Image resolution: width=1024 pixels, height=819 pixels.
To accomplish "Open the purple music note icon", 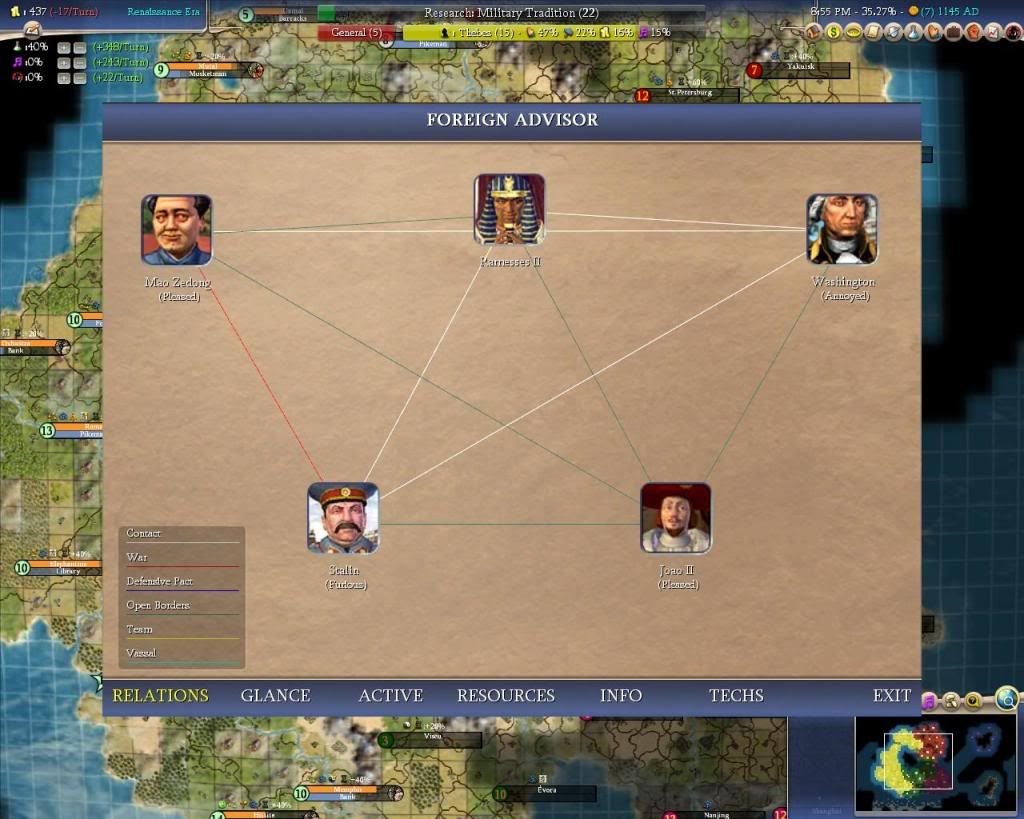I will (928, 701).
